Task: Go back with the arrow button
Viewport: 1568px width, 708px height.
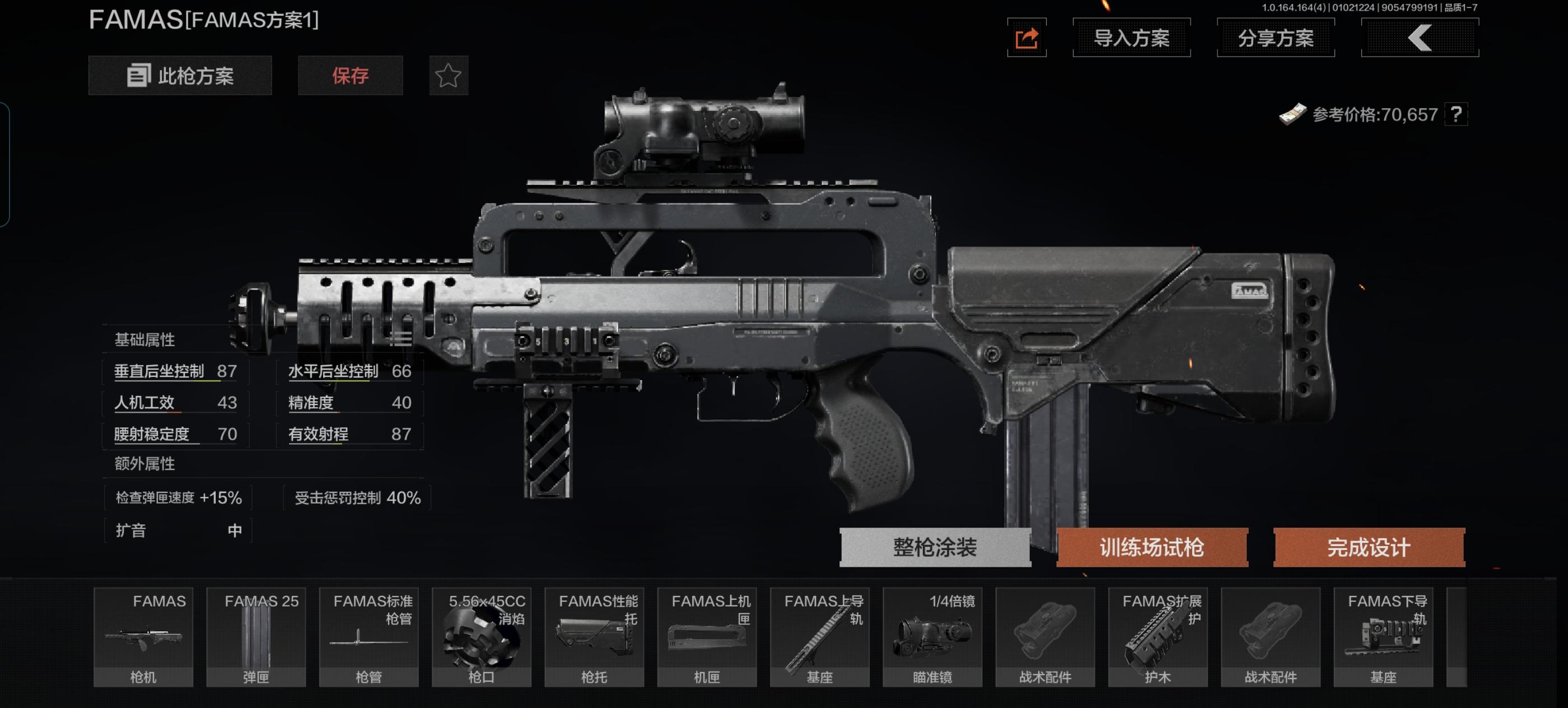Action: 1420,38
